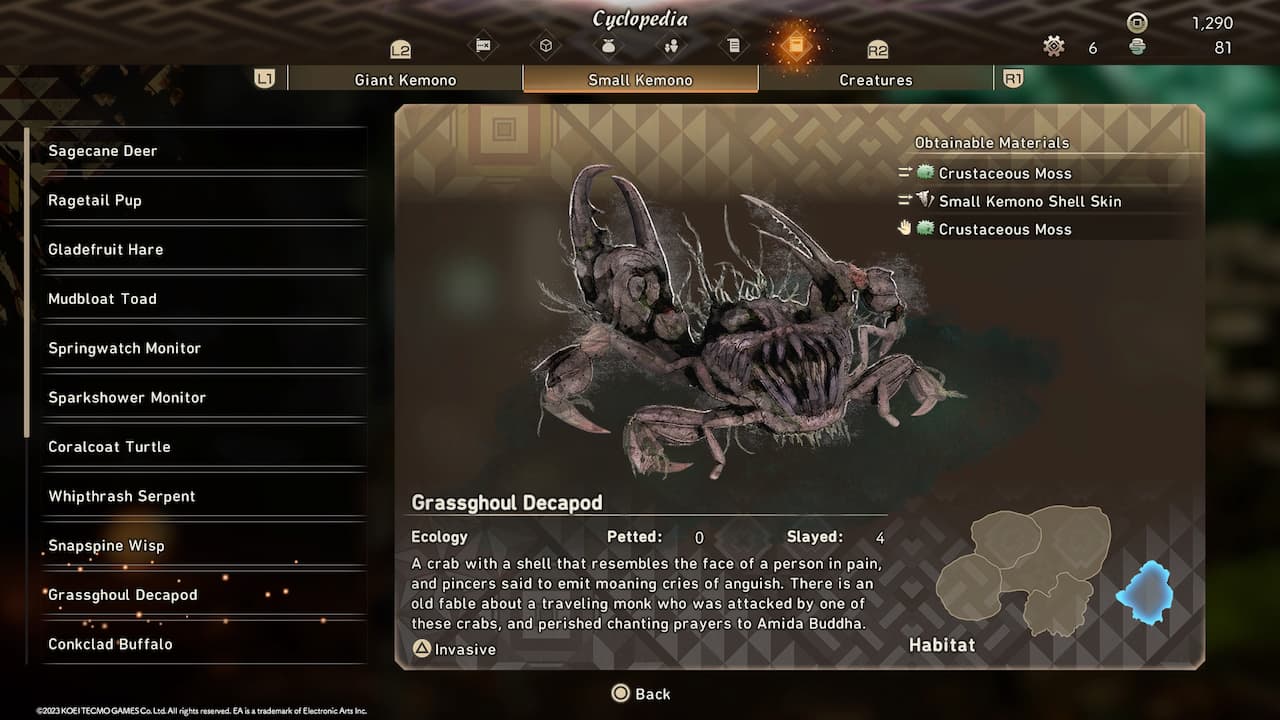Open the Creatures tab
This screenshot has height=720, width=1280.
pos(876,79)
